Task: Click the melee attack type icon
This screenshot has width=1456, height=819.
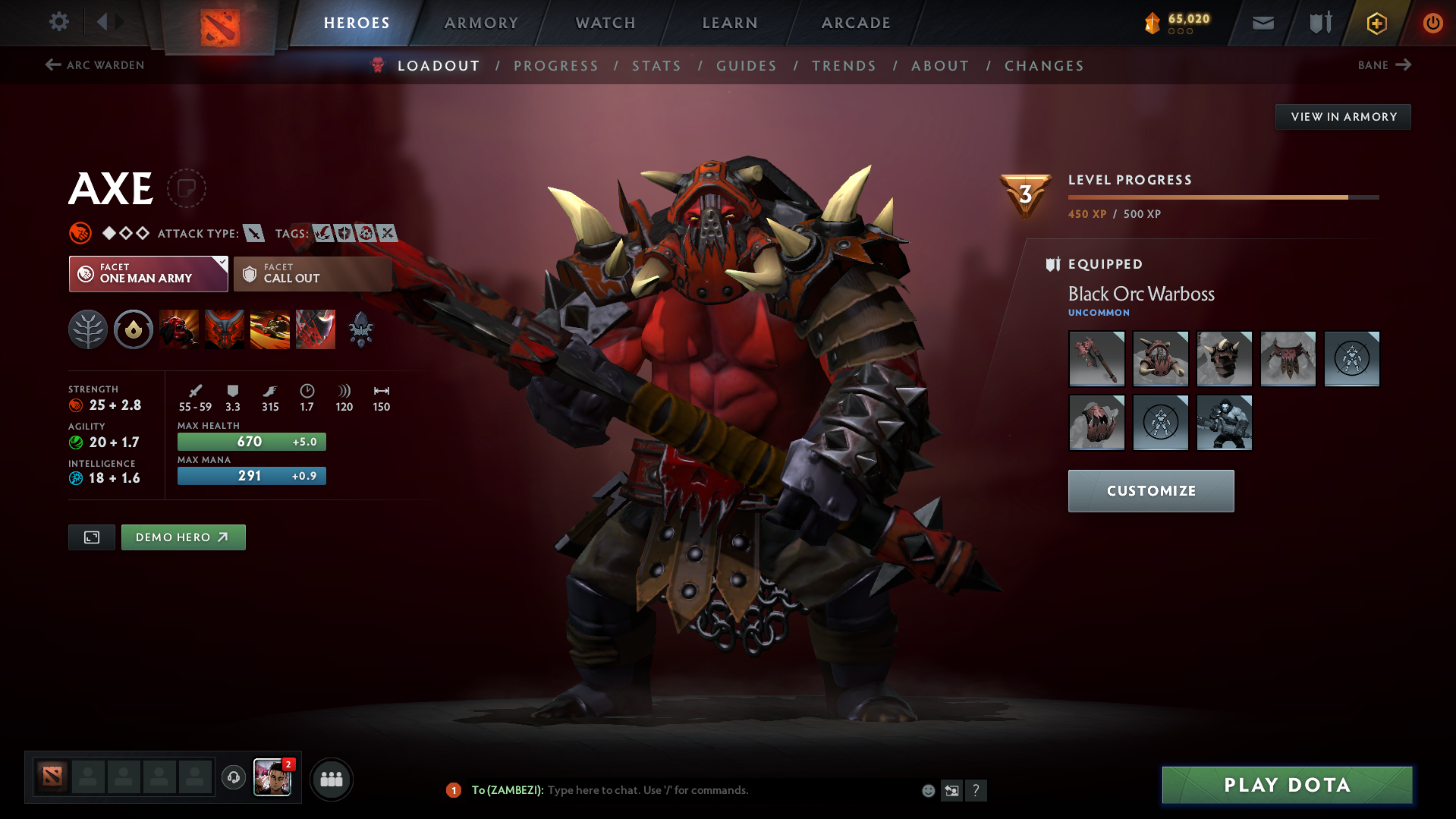Action: (x=253, y=233)
